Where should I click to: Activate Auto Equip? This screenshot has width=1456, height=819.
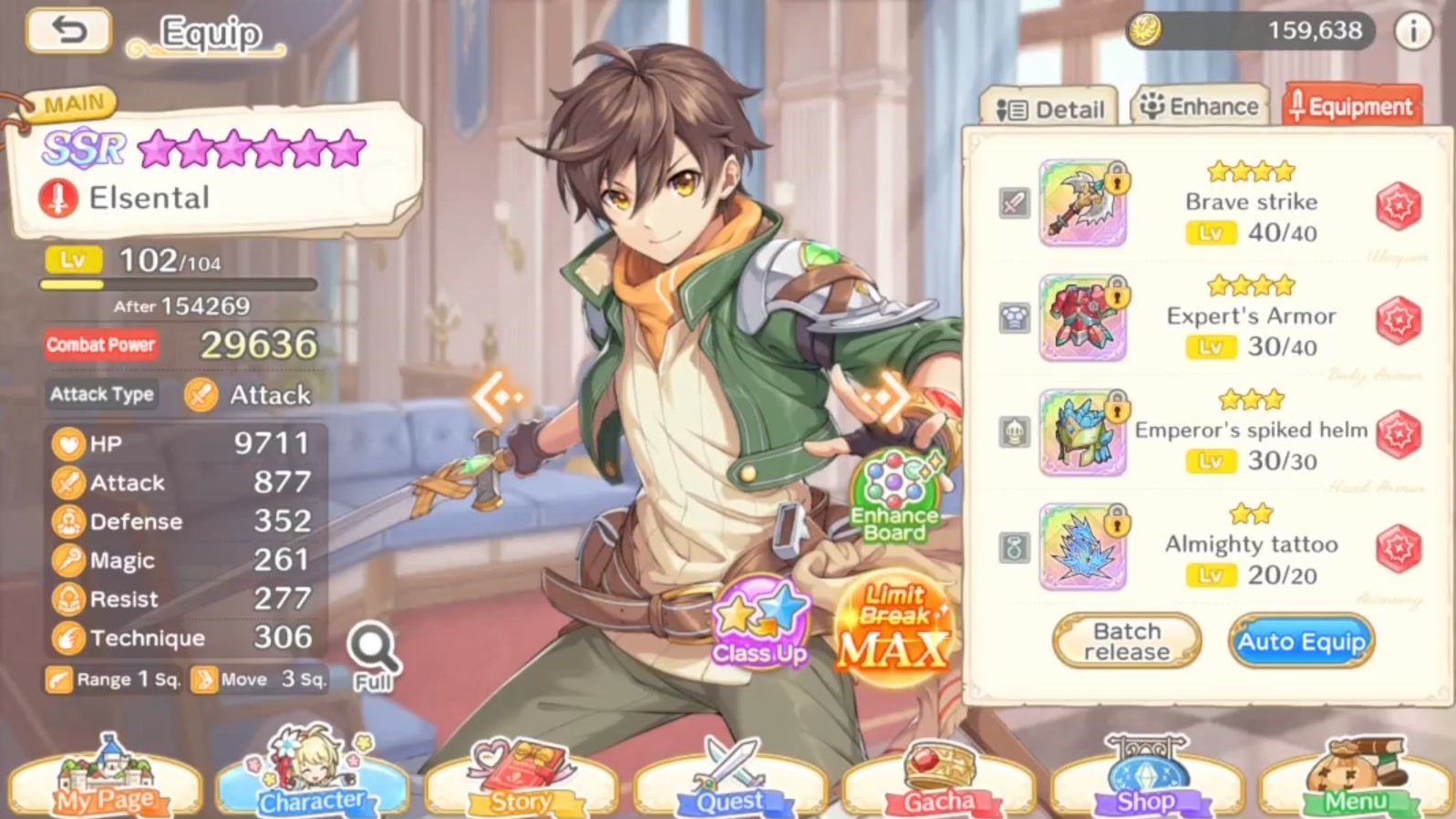[x=1301, y=641]
